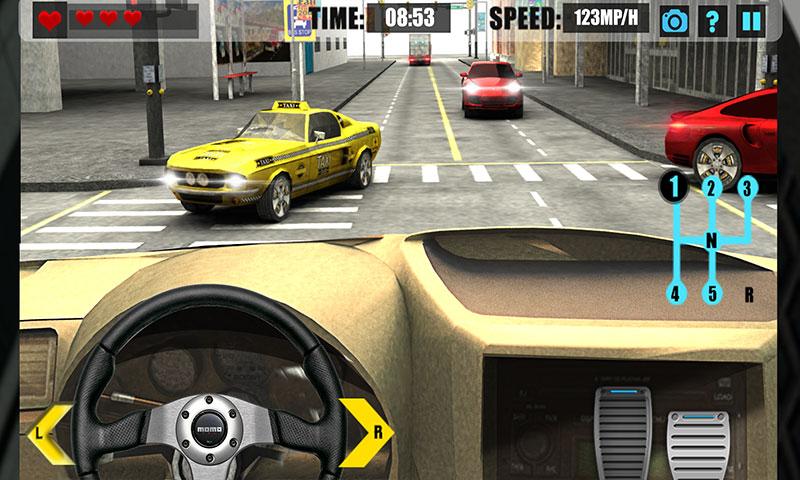Image resolution: width=800 pixels, height=480 pixels.
Task: Shift into gear 3
Action: click(747, 186)
